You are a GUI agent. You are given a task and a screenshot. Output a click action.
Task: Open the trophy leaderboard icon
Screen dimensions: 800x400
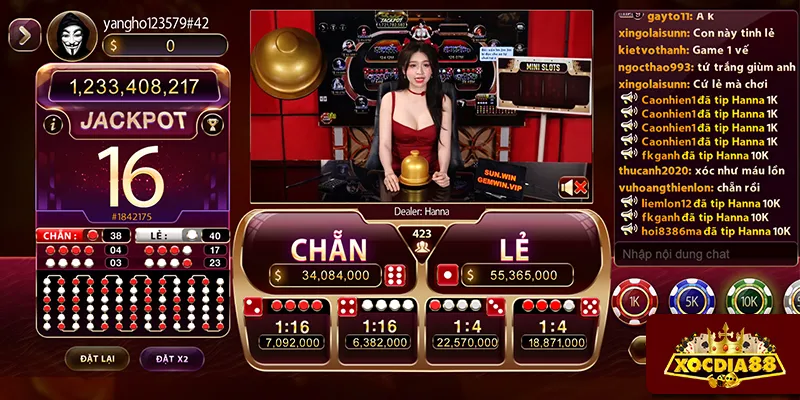click(211, 125)
